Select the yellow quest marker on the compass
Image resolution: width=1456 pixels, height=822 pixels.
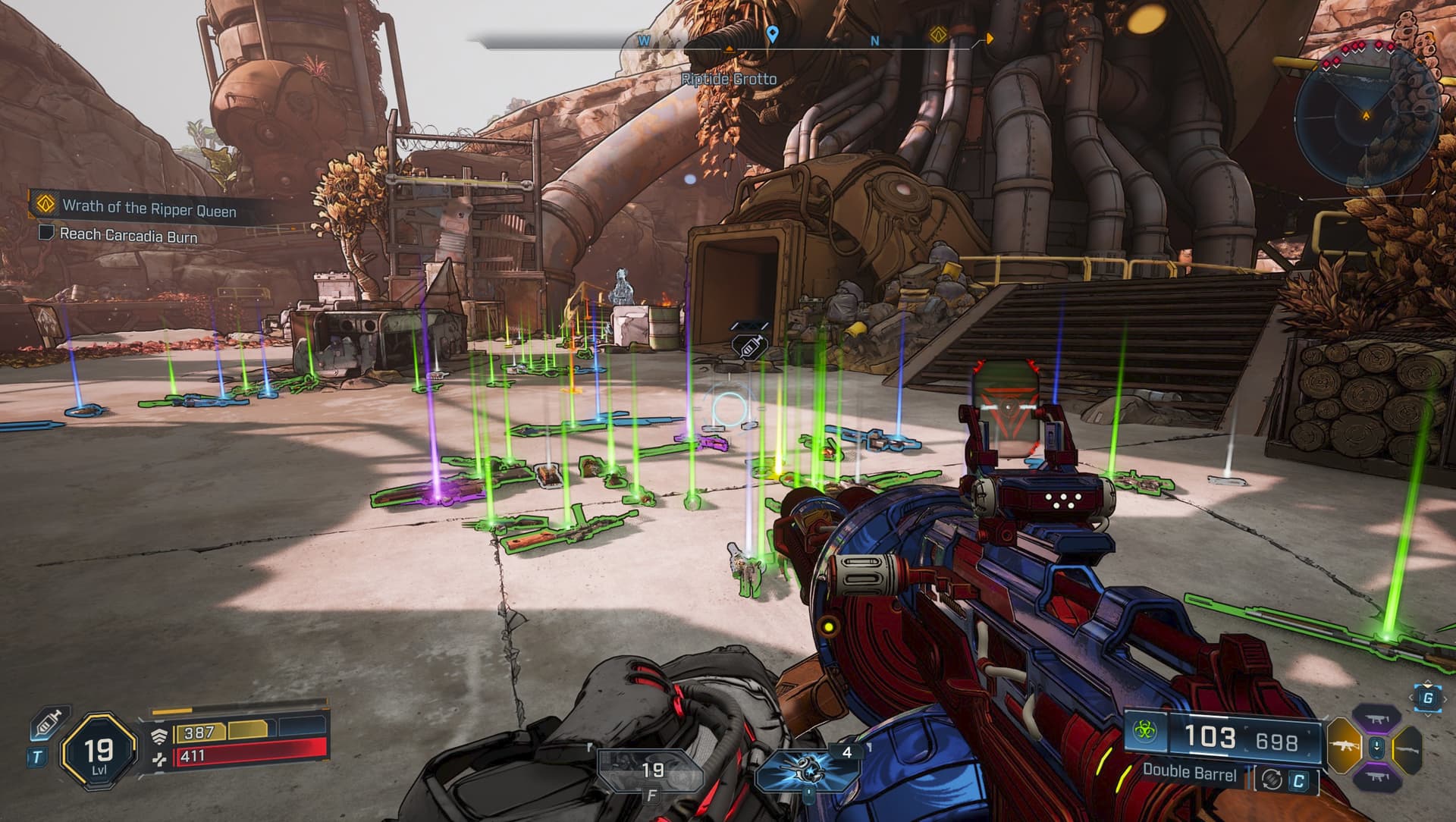(x=939, y=36)
